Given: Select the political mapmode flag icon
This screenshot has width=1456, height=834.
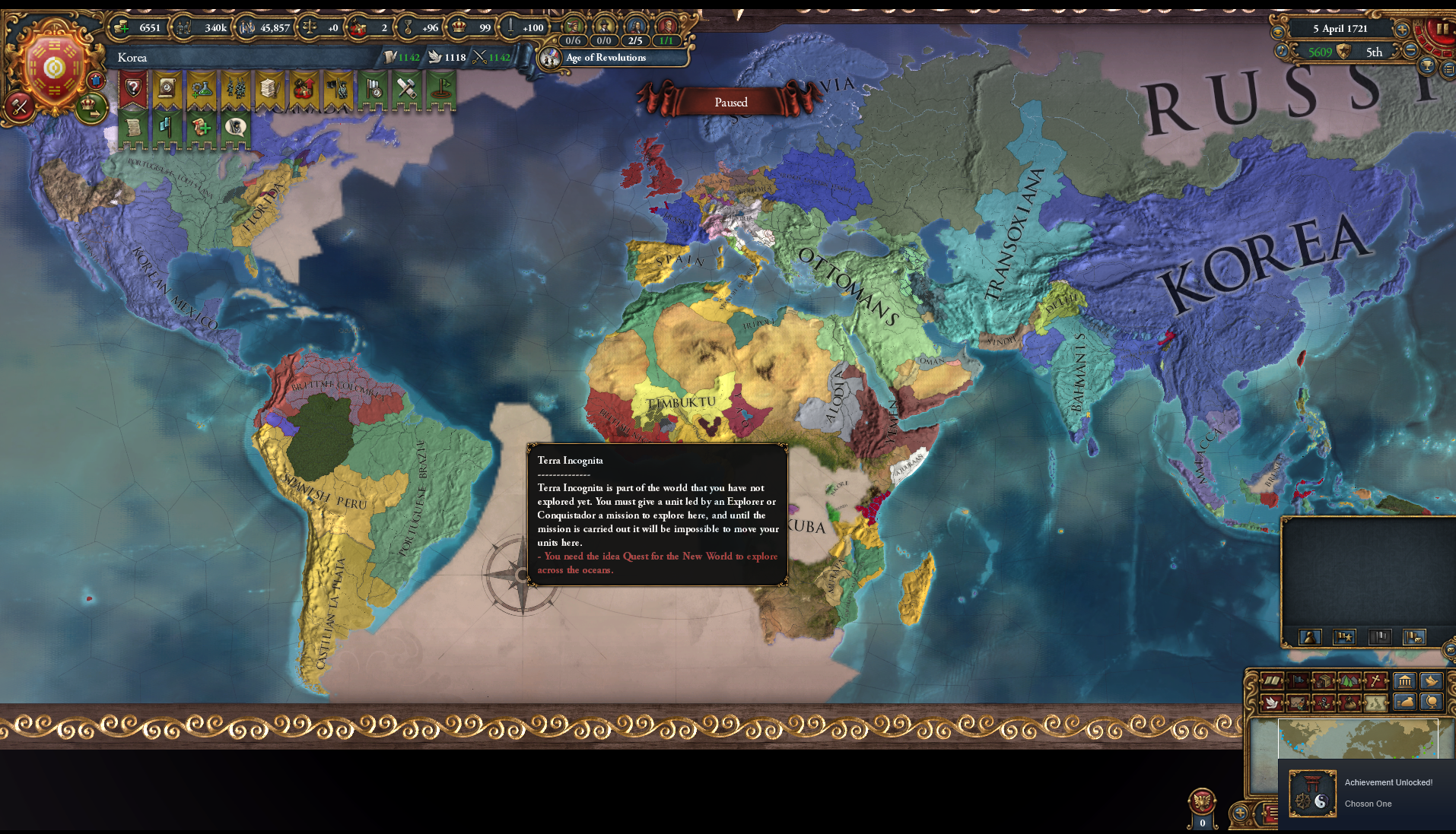Looking at the screenshot, I should 1296,680.
